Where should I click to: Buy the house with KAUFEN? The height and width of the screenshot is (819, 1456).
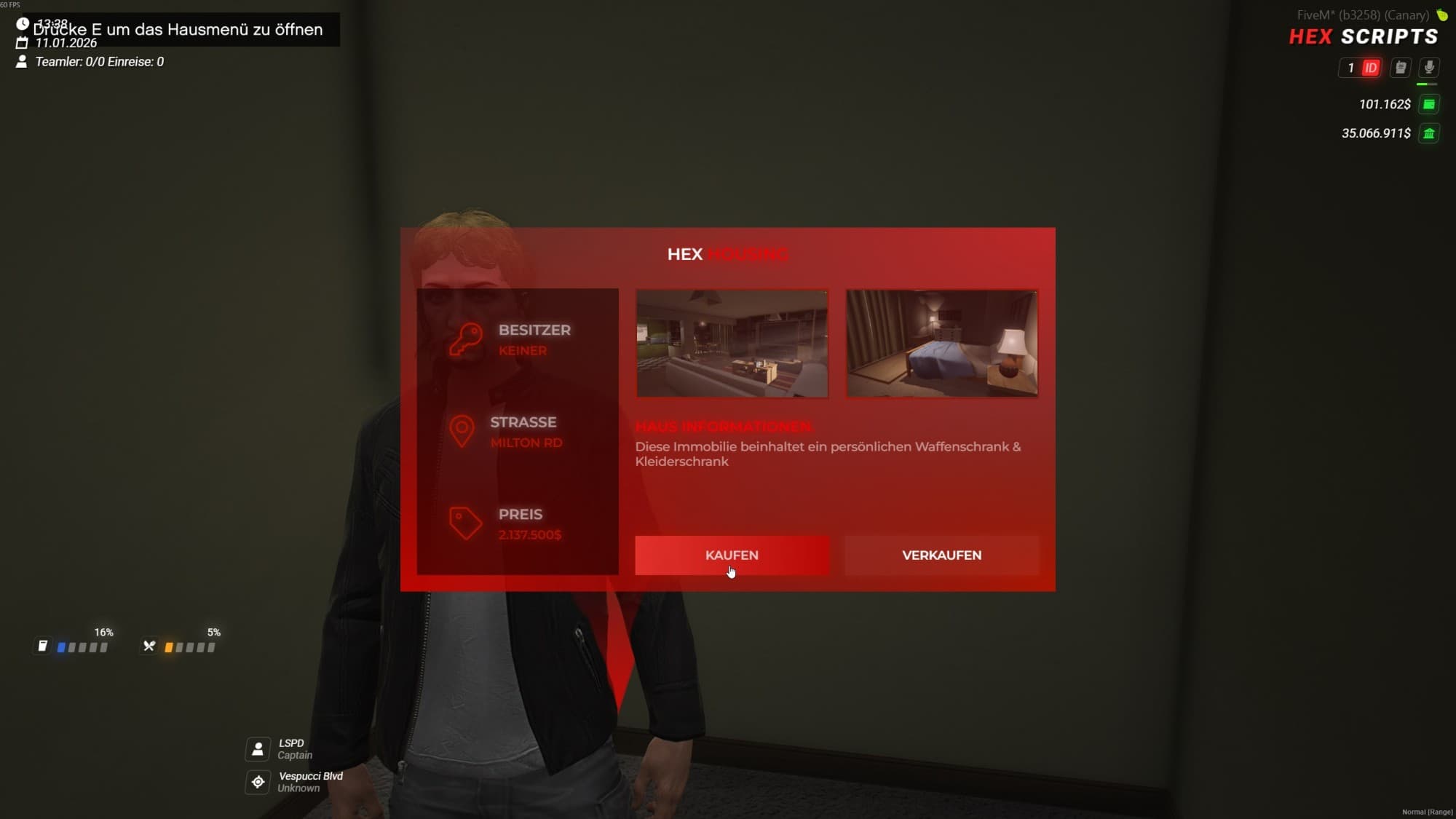tap(732, 555)
